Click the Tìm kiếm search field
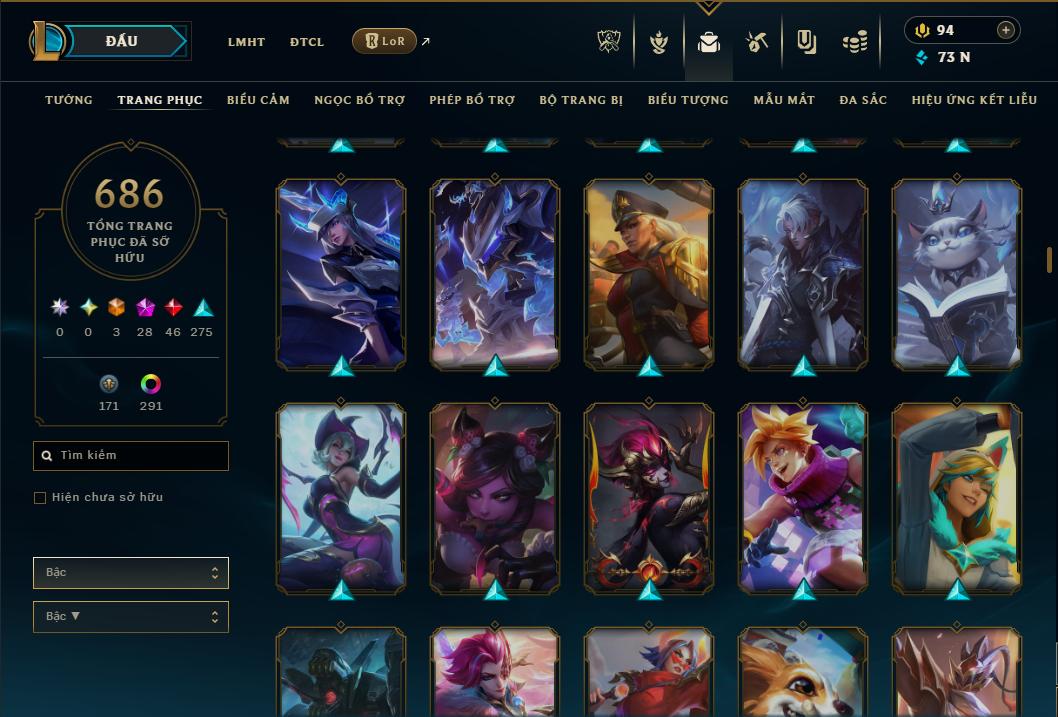The image size is (1058, 717). pos(131,456)
